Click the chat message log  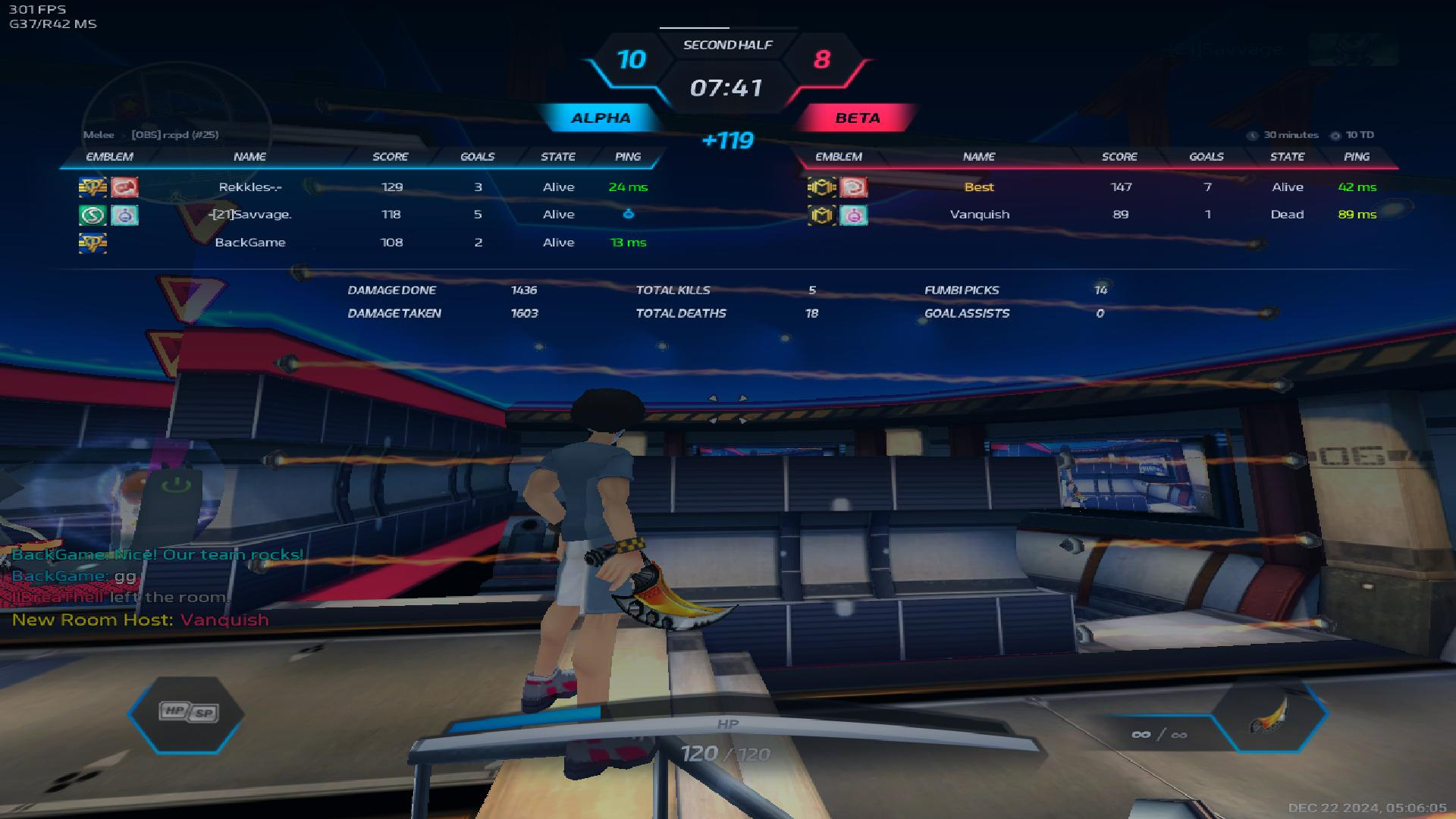(x=140, y=586)
